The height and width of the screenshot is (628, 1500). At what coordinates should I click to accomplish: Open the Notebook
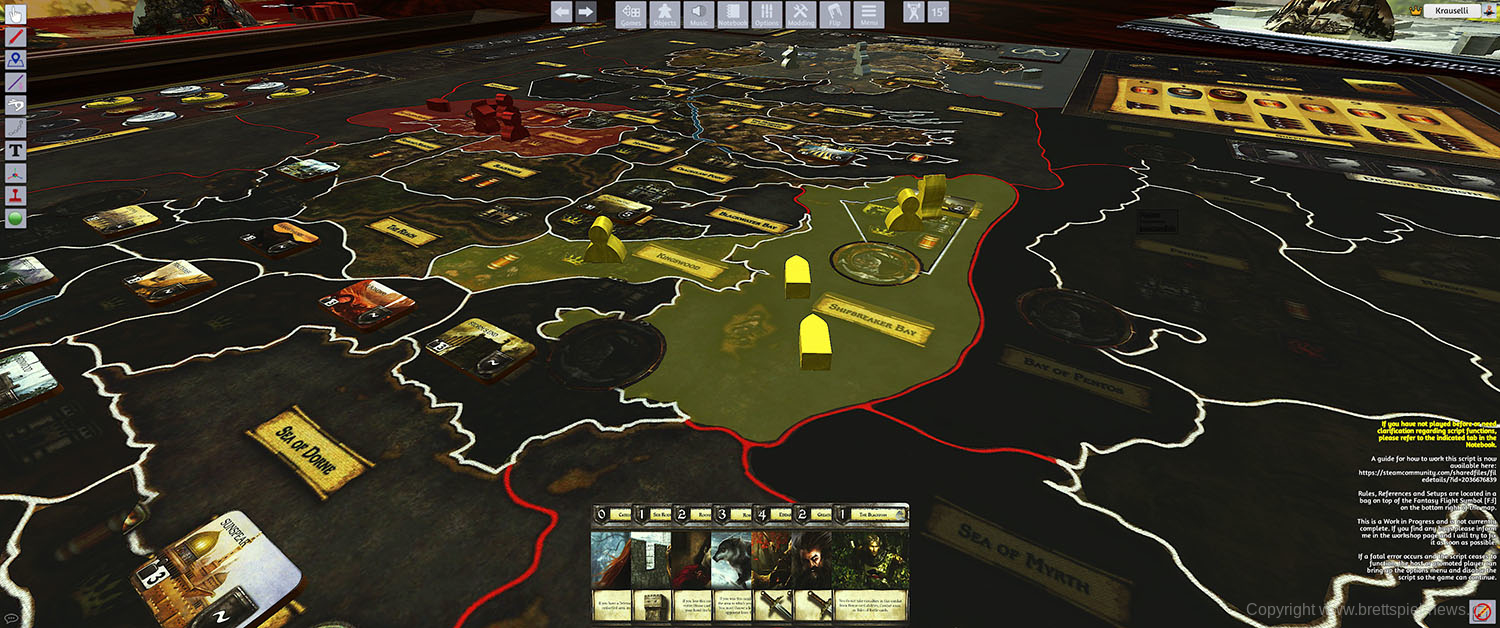point(732,14)
